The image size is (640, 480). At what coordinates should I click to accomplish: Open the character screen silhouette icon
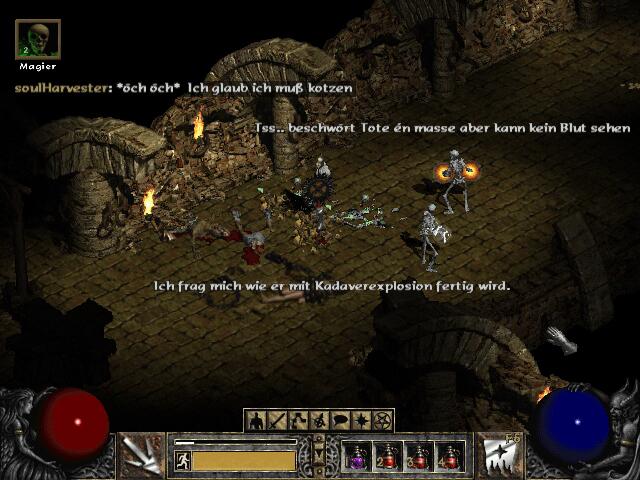point(256,420)
